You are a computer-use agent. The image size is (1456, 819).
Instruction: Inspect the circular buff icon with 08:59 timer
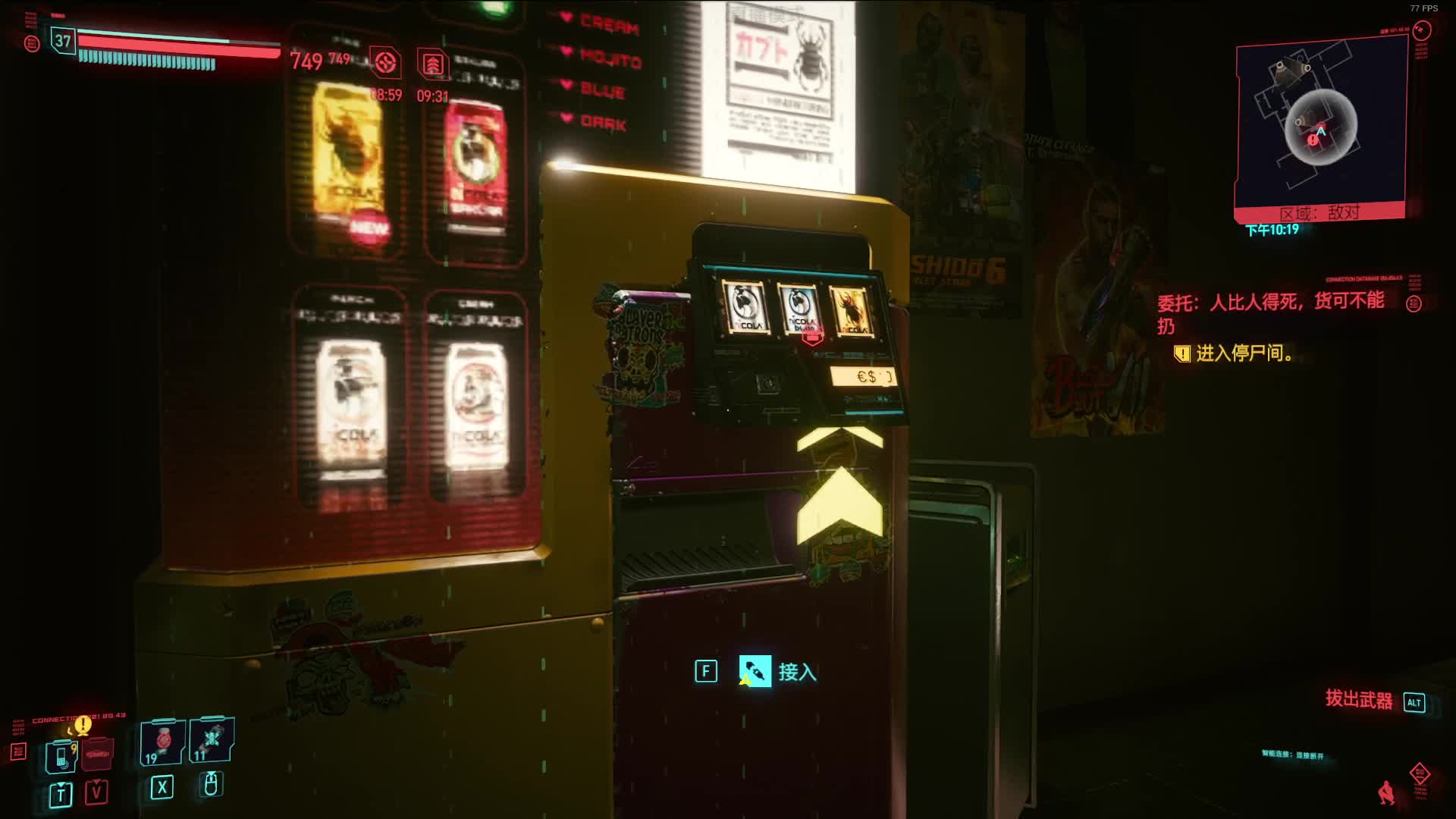click(x=385, y=63)
